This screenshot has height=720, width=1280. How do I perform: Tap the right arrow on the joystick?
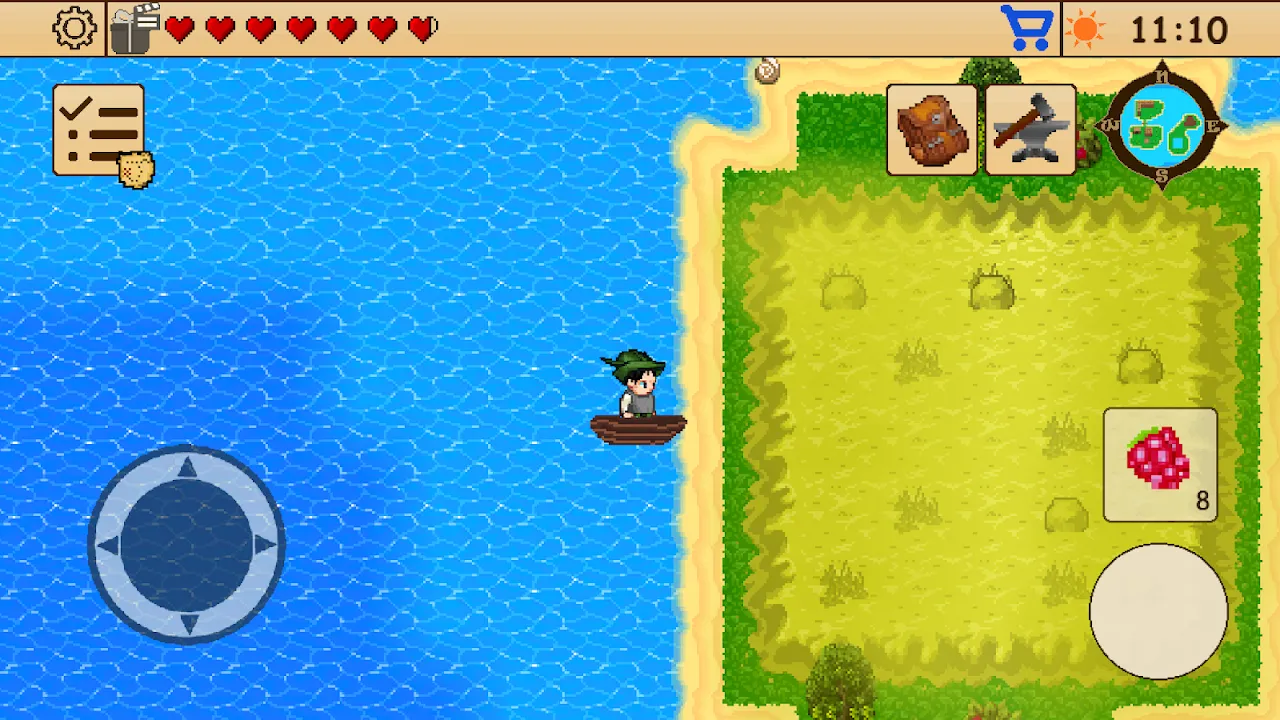(264, 544)
